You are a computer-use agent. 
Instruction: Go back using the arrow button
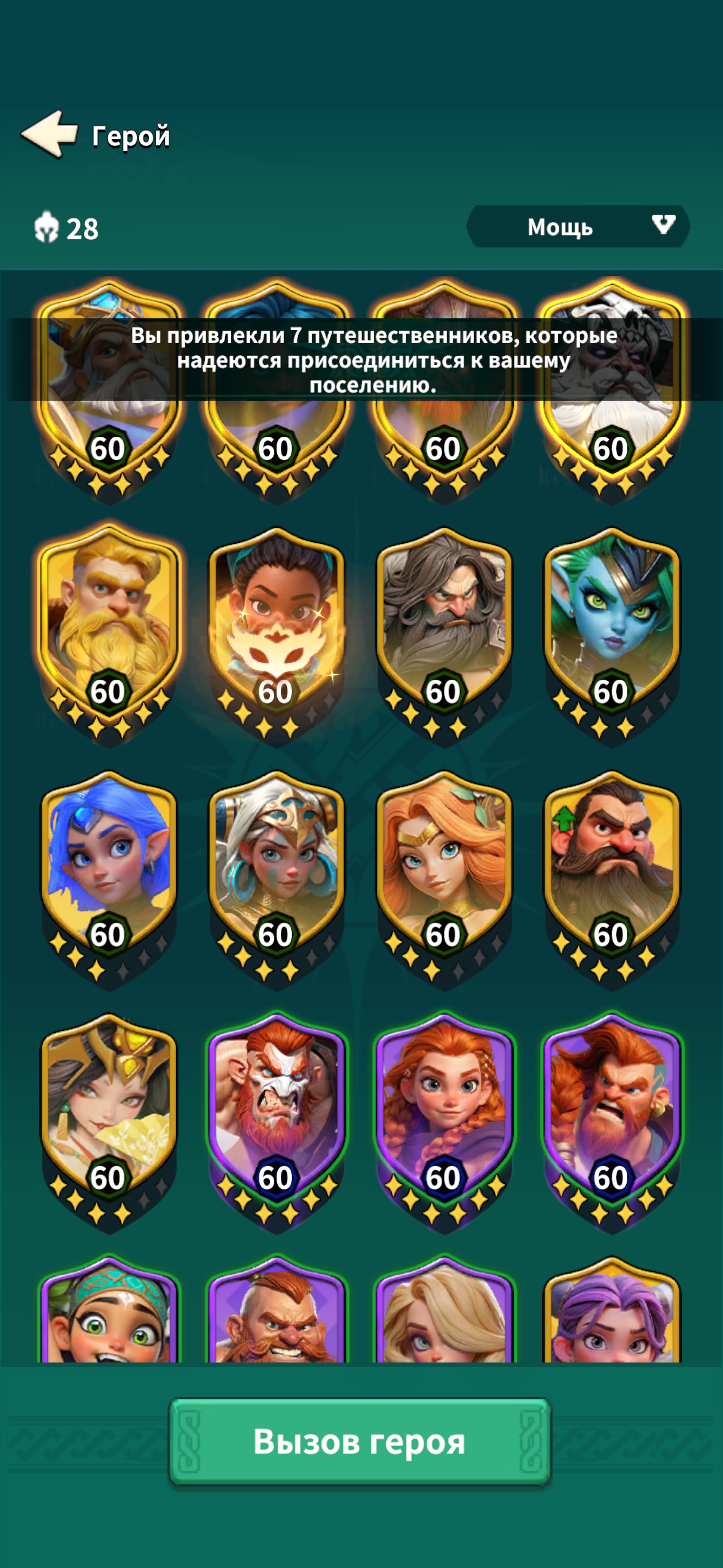pos(50,134)
